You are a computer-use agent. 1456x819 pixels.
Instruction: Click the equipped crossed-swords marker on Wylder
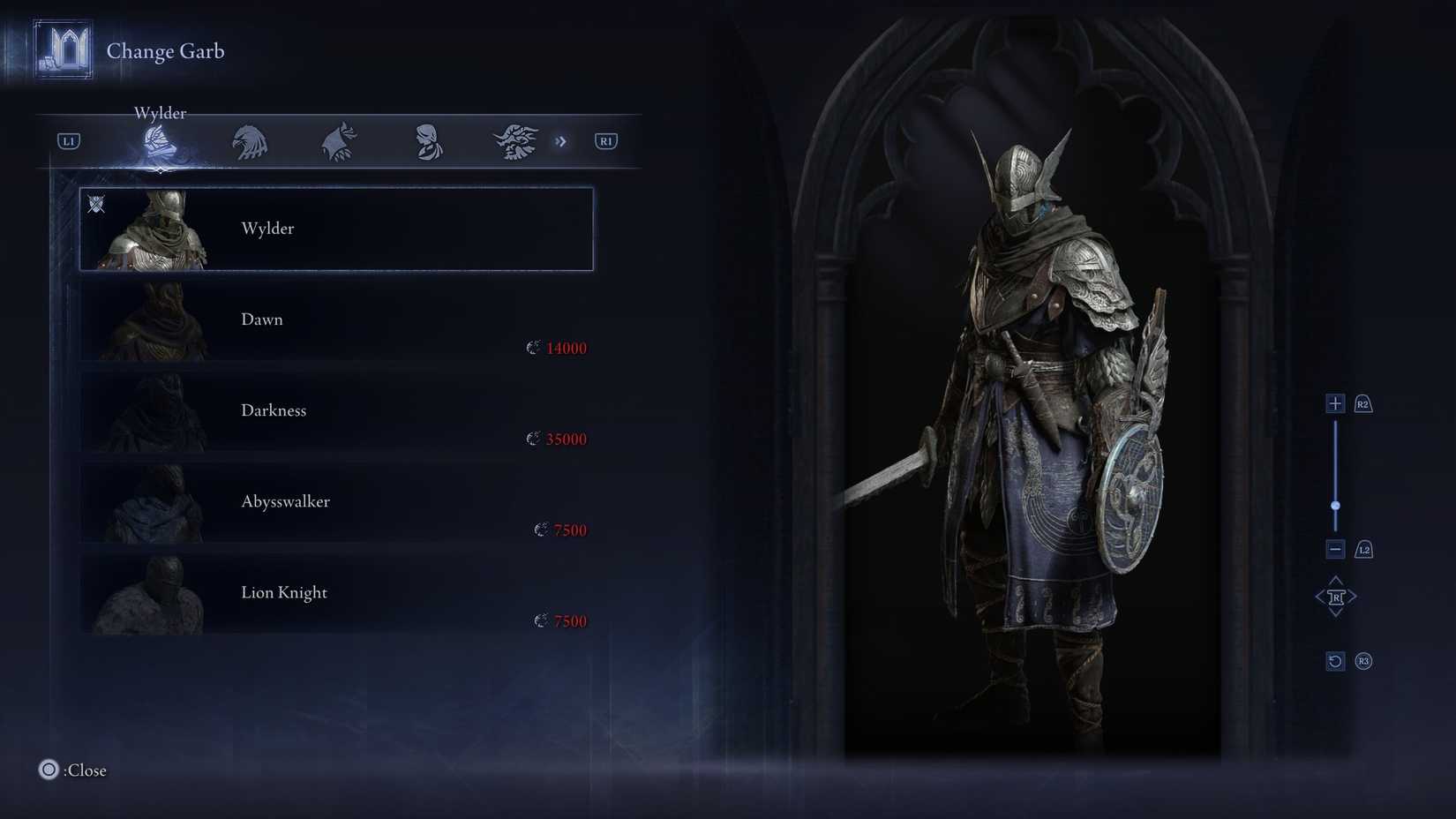pos(95,204)
